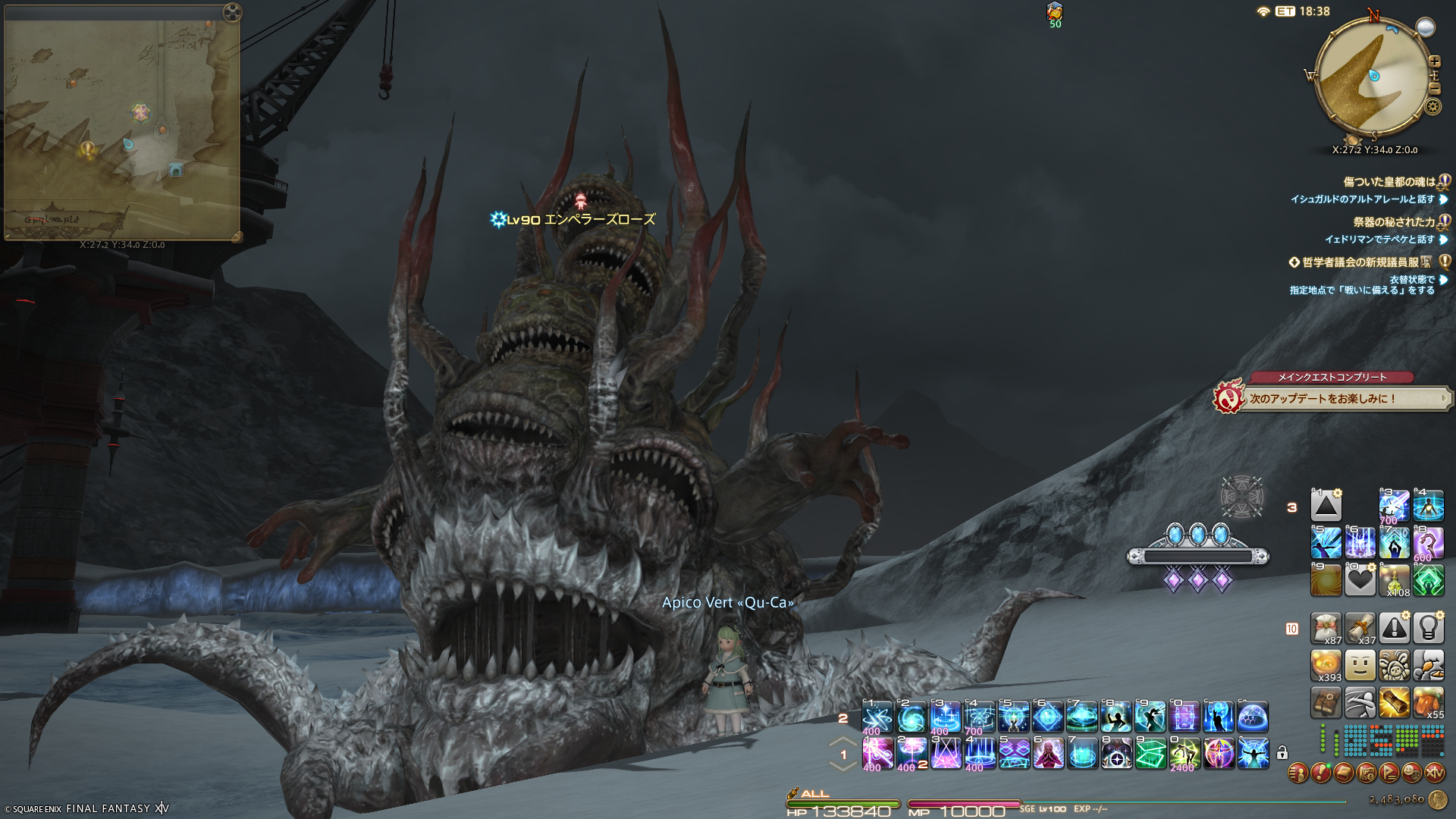The width and height of the screenshot is (1456, 819).
Task: Toggle the hotbar padlock icon
Action: click(1282, 753)
